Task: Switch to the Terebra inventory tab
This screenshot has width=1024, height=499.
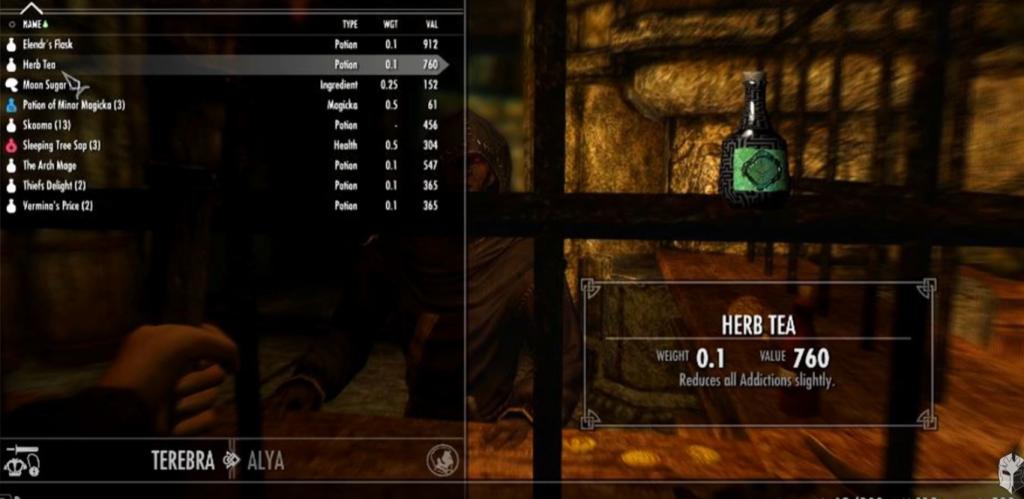Action: [x=184, y=461]
